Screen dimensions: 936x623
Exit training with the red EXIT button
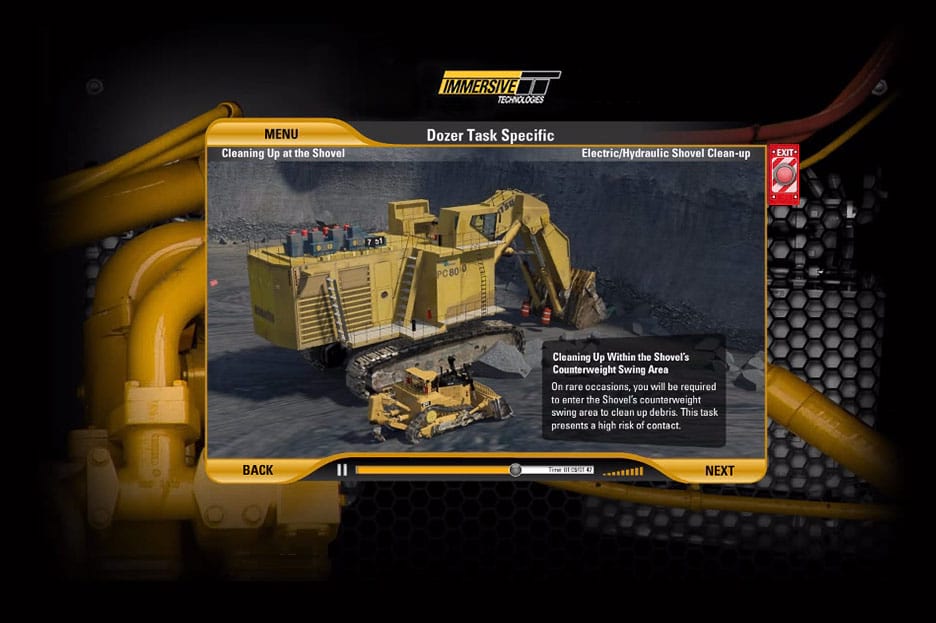(x=783, y=177)
